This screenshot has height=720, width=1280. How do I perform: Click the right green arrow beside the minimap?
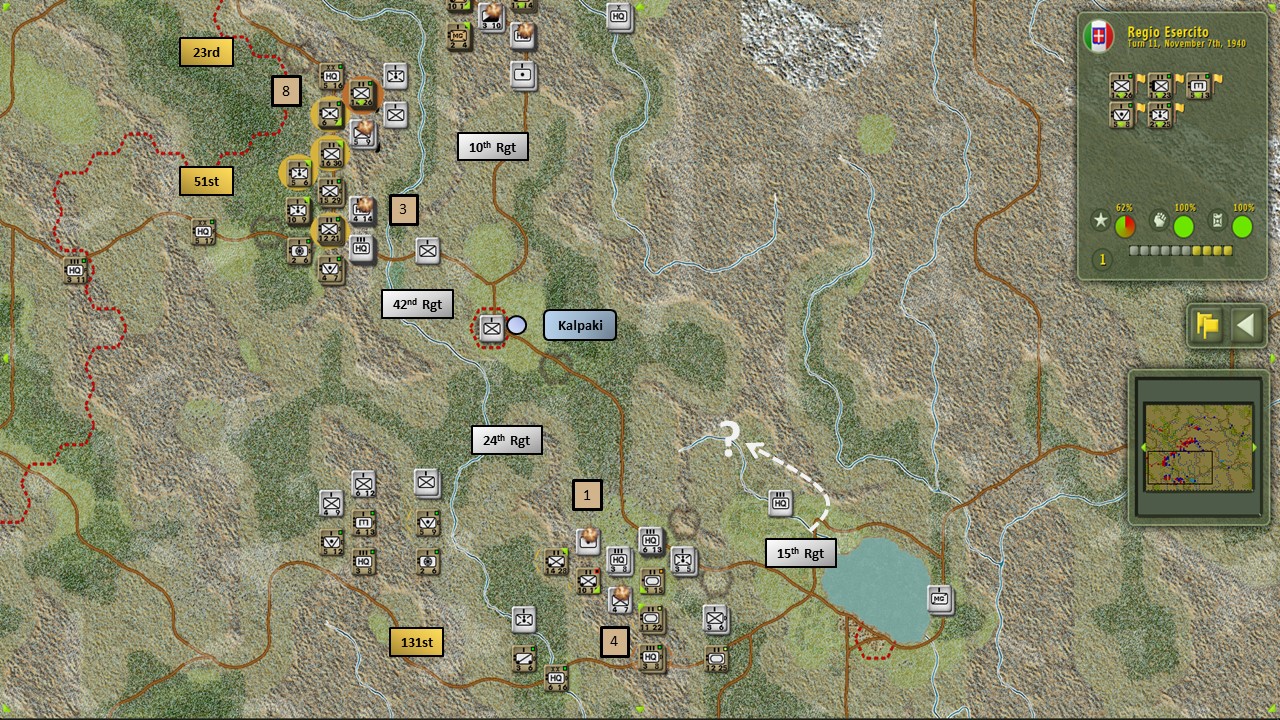[x=1255, y=447]
